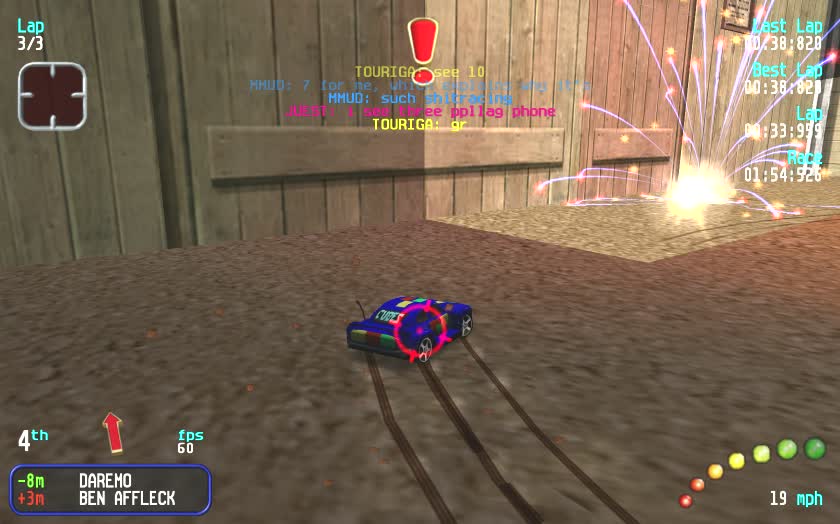This screenshot has height=524, width=840.
Task: Click the red direction arrow indicator
Action: [x=113, y=433]
